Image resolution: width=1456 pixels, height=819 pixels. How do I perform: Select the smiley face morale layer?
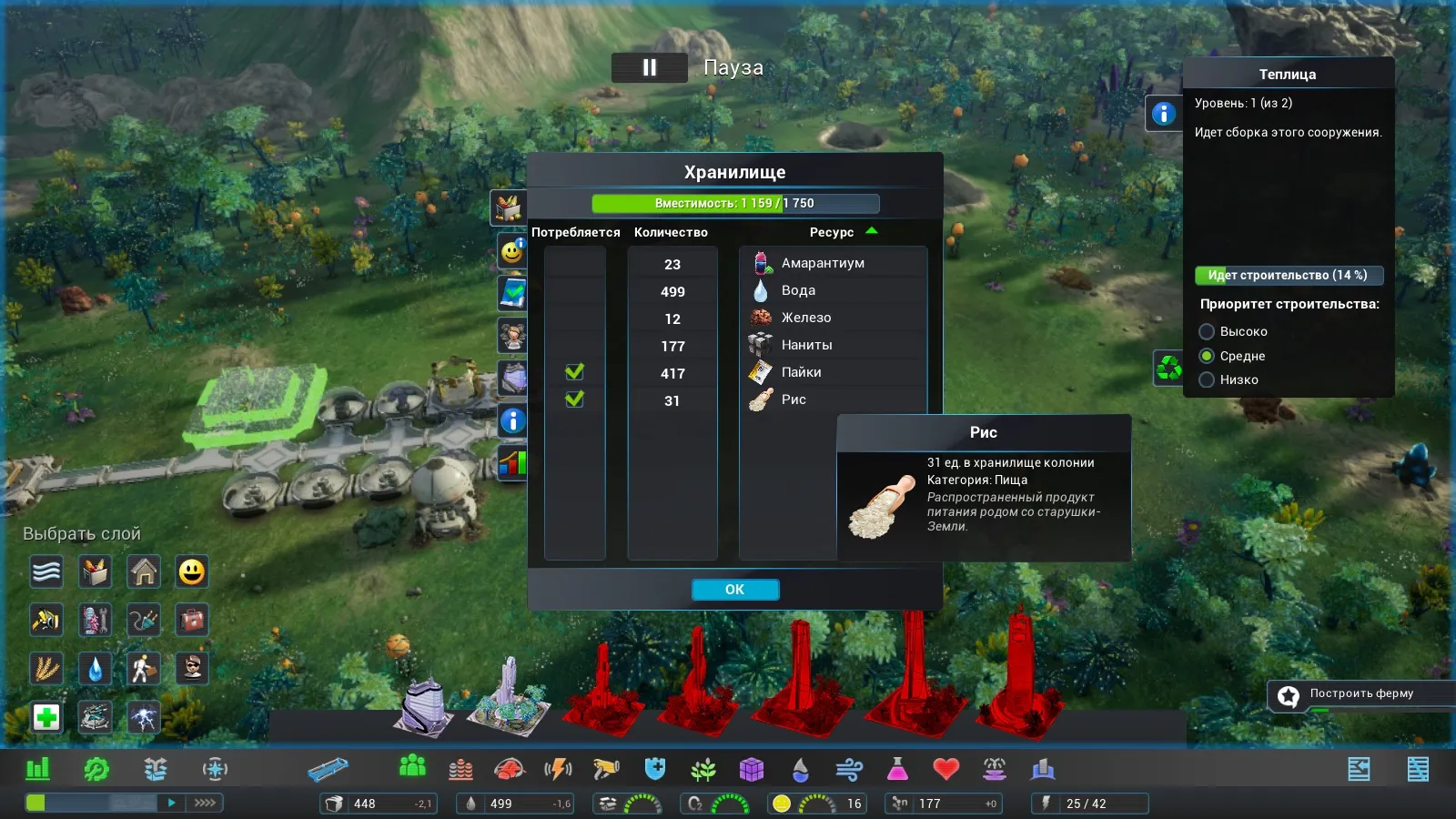coord(191,571)
